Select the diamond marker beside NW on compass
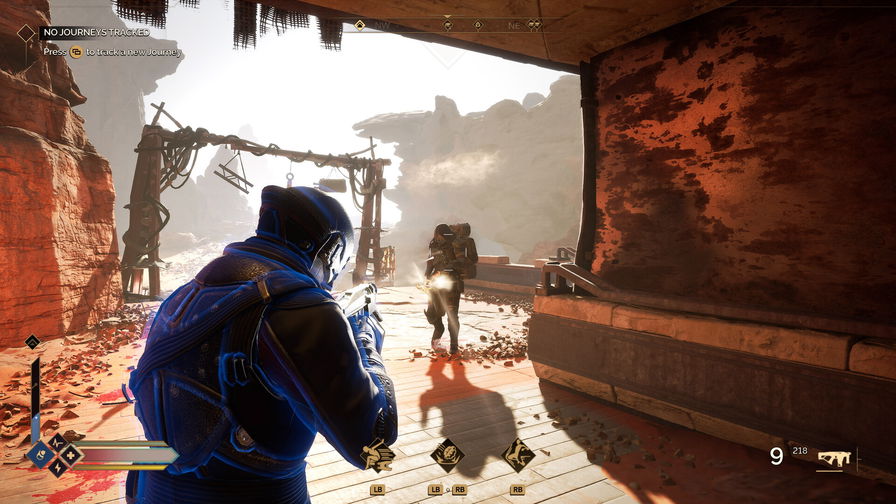This screenshot has width=896, height=504. coord(360,25)
